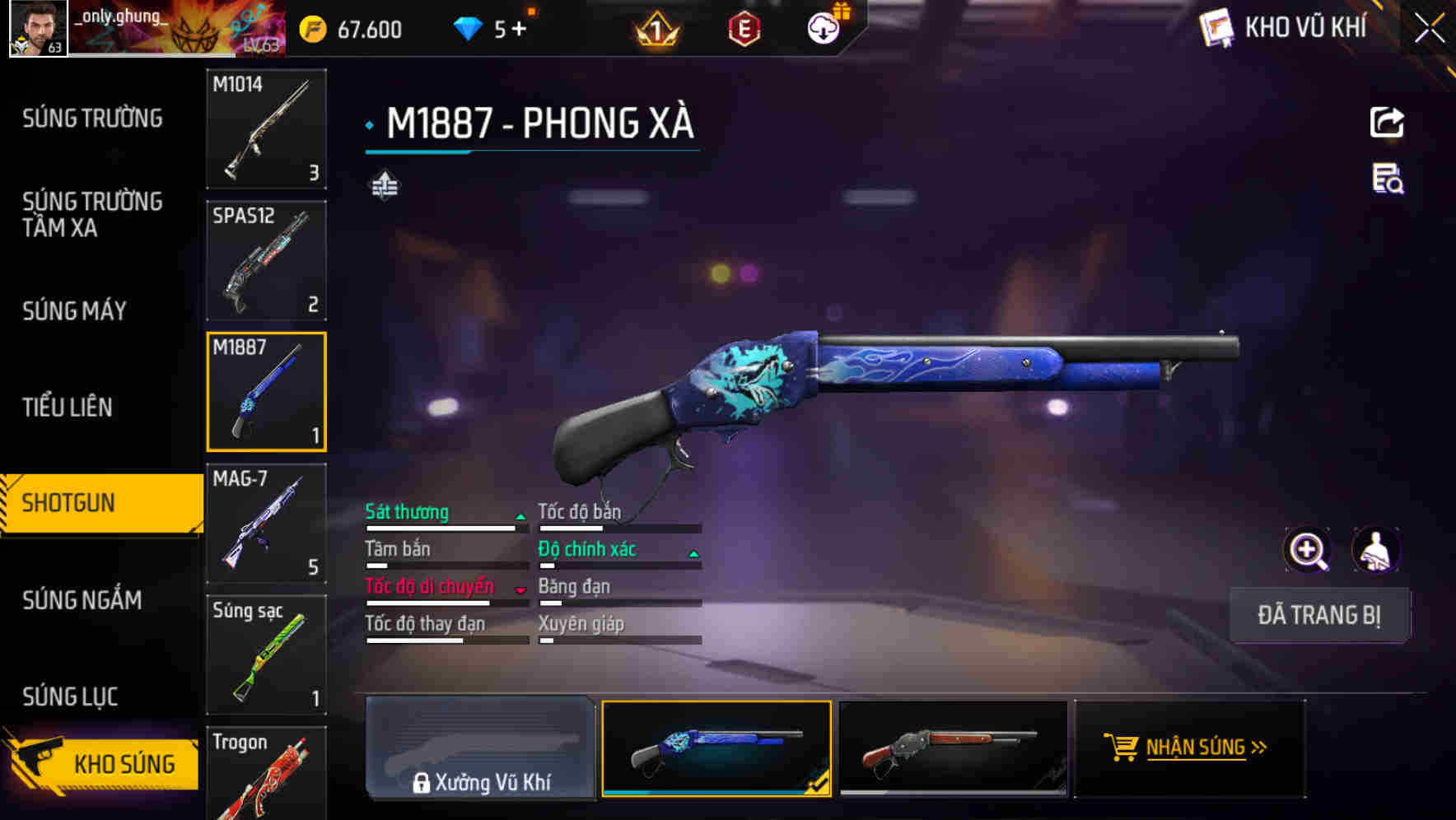Click the diamond currency icon
Viewport: 1456px width, 820px height.
469,27
